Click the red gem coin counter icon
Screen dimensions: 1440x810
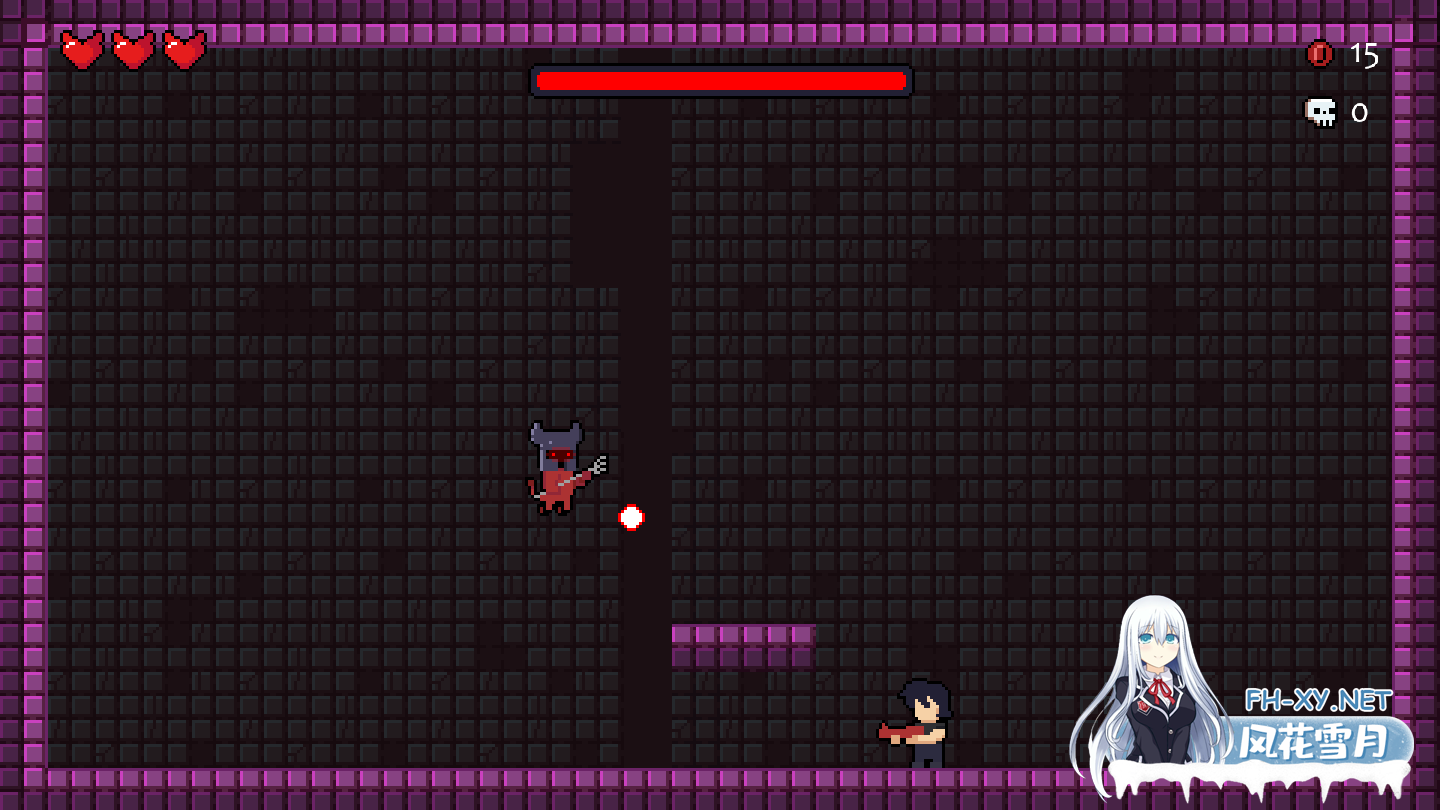(x=1318, y=55)
